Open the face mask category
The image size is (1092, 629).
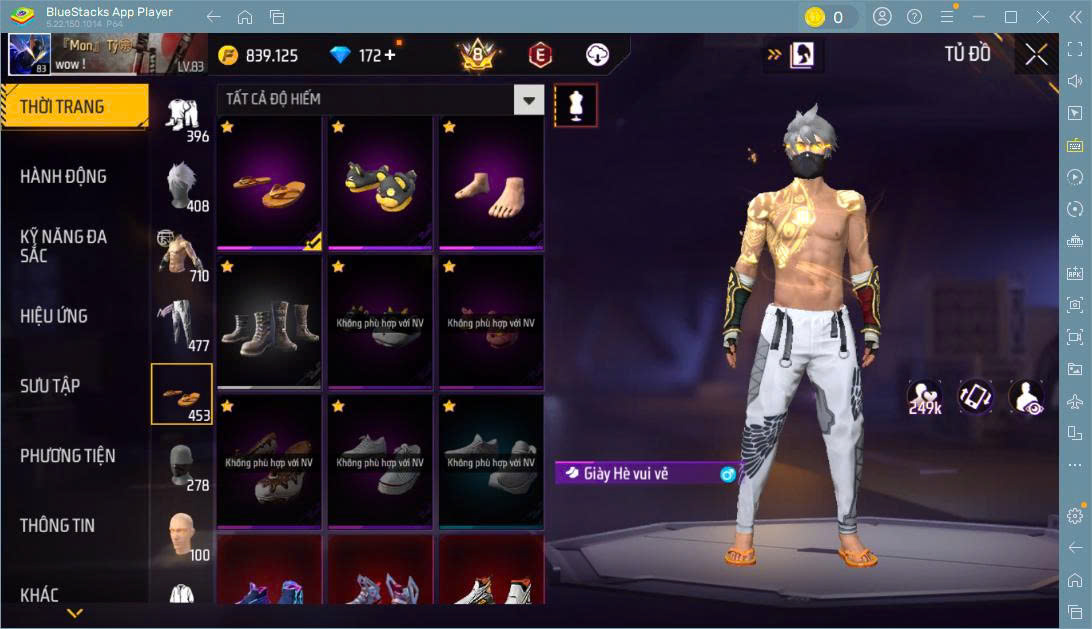pos(181,465)
